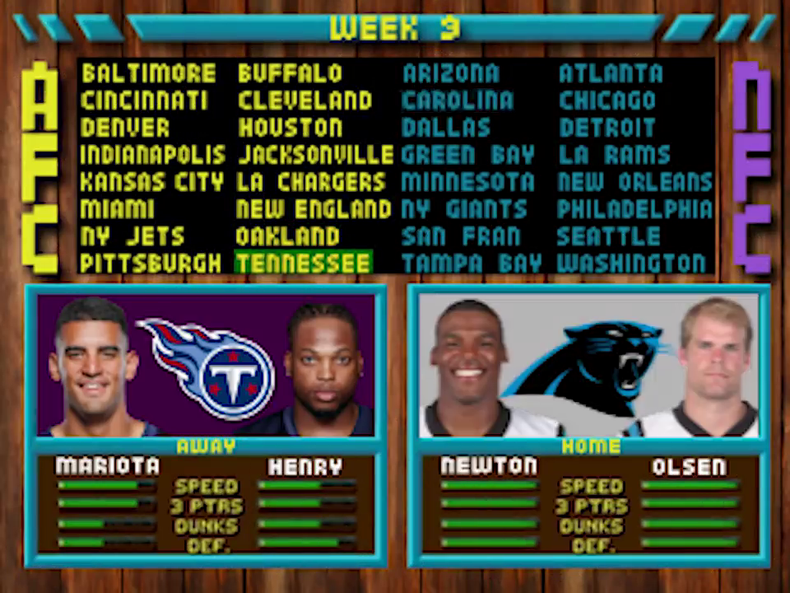Viewport: 790px width, 593px height.
Task: Select Carolina from the NFC list
Action: [x=457, y=101]
